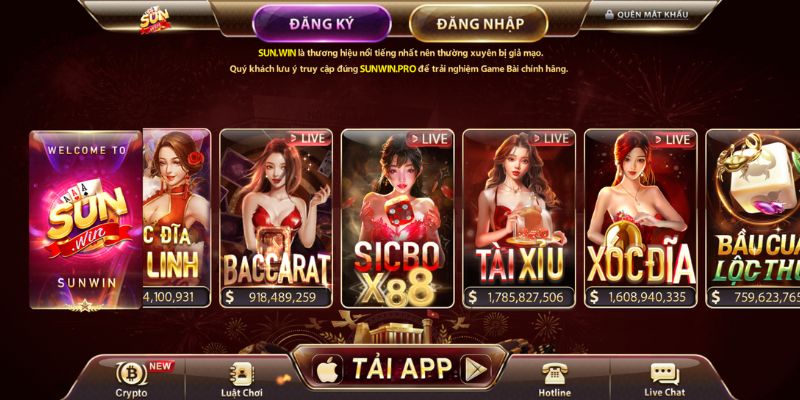The image size is (800, 400).
Task: Show the Luật Chơi rules
Action: [x=241, y=377]
